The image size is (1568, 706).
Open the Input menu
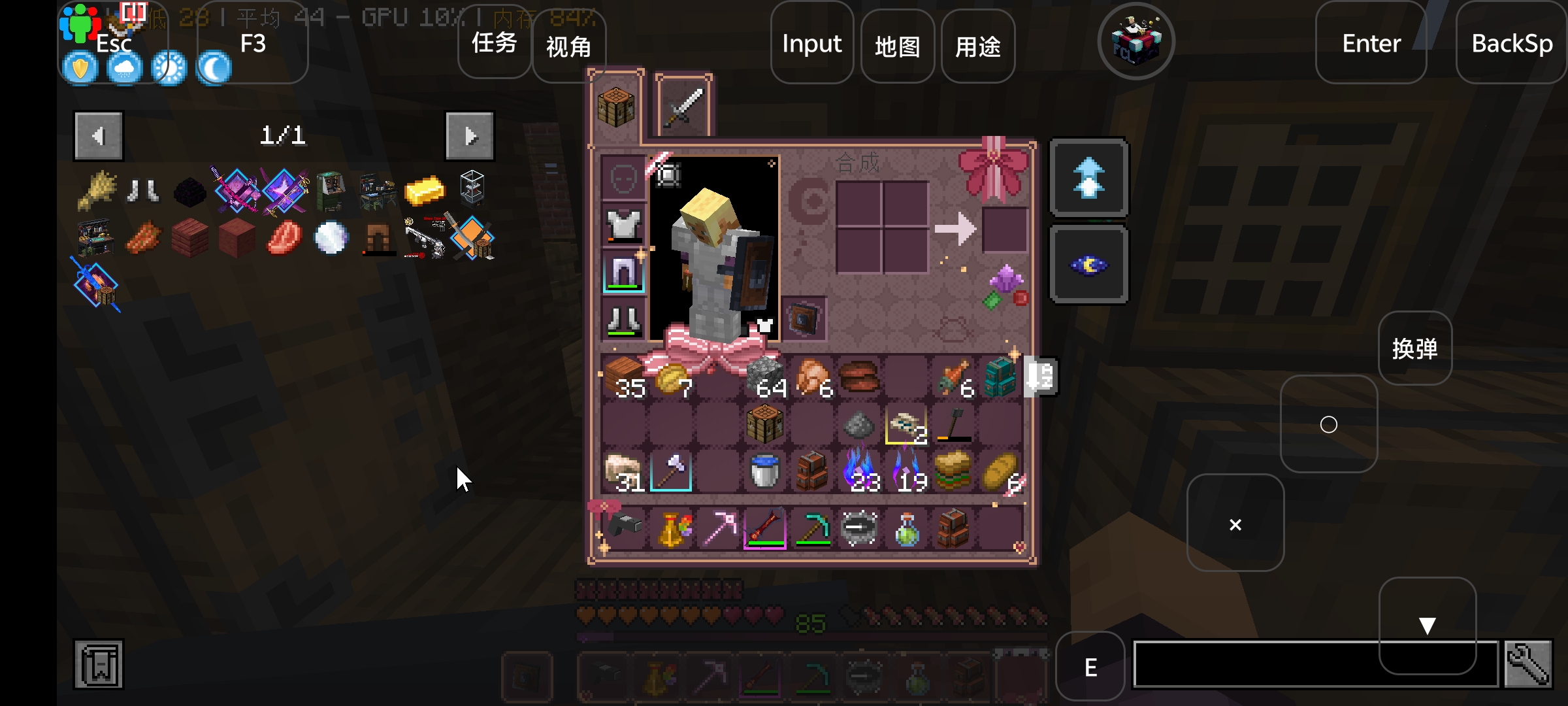(811, 44)
